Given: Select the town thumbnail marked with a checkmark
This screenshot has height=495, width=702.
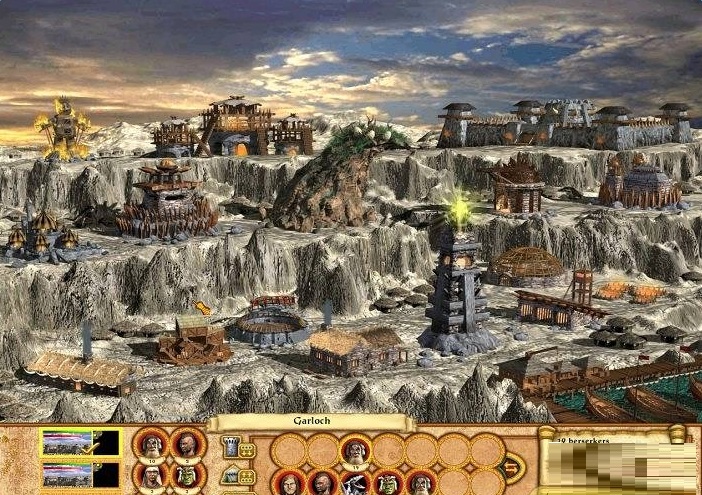Looking at the screenshot, I should tap(80, 443).
